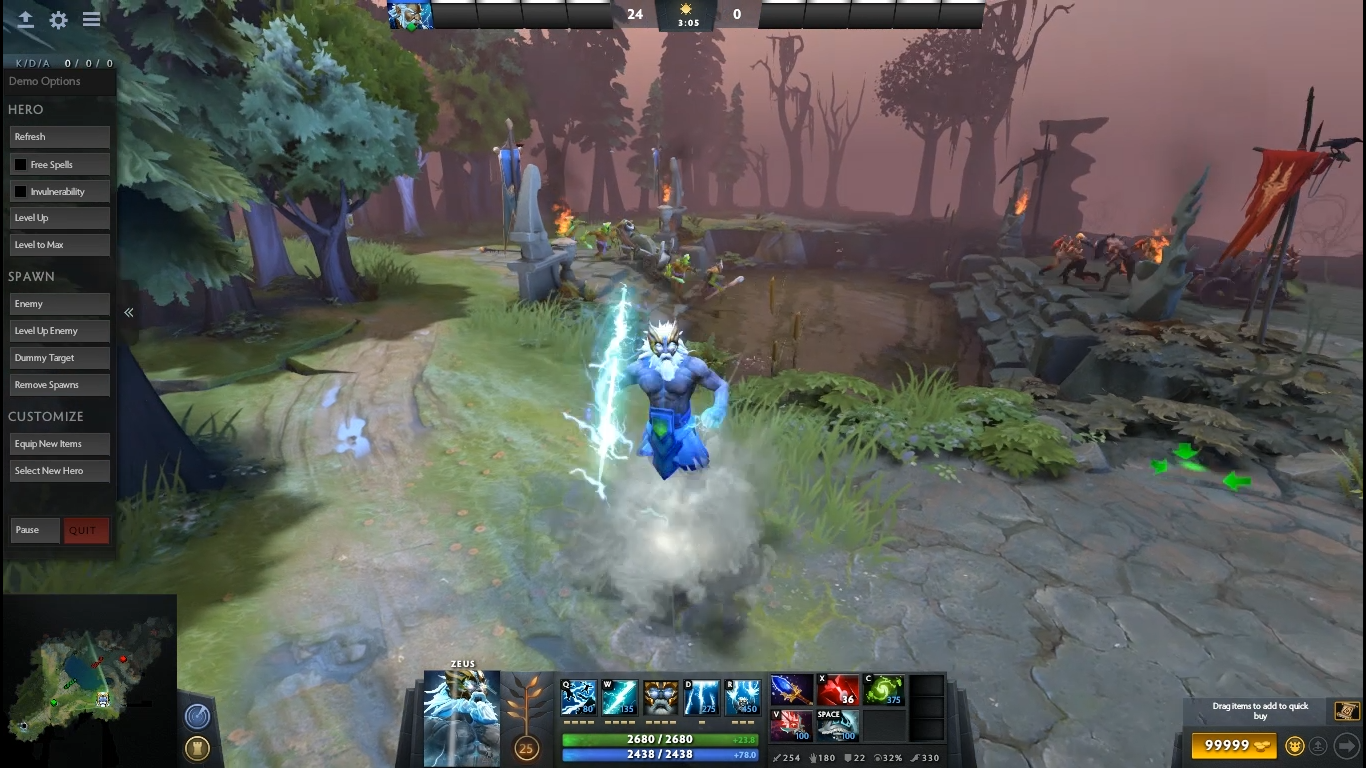Click the minimap

(88, 680)
